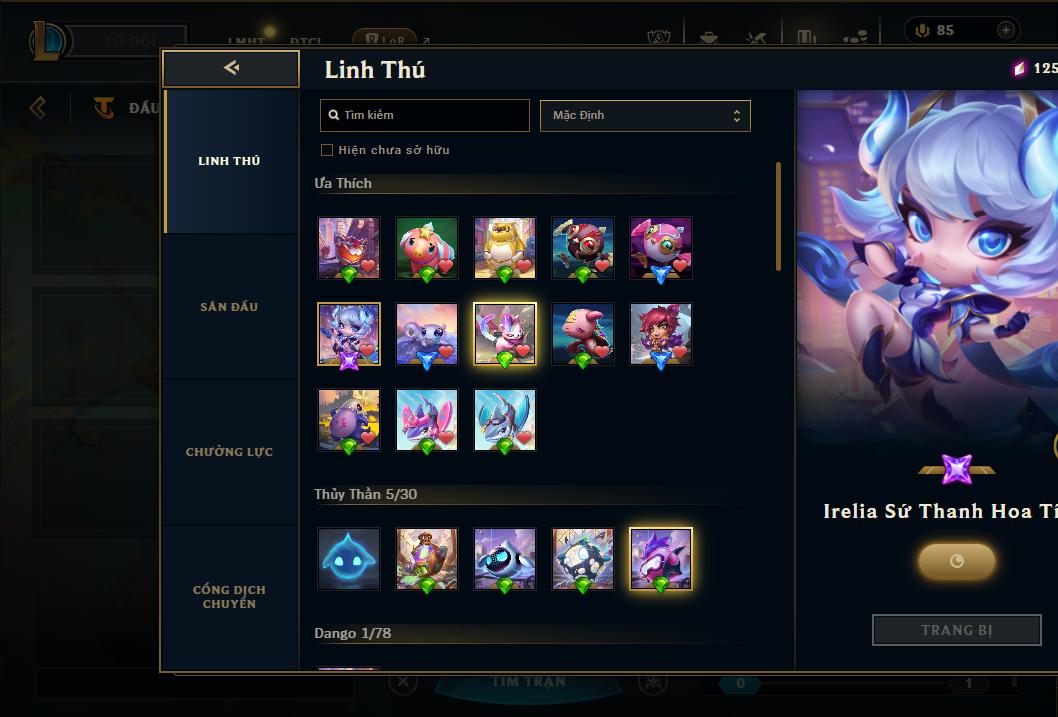Choose the yellow chubby creature thumbnail

(x=505, y=247)
